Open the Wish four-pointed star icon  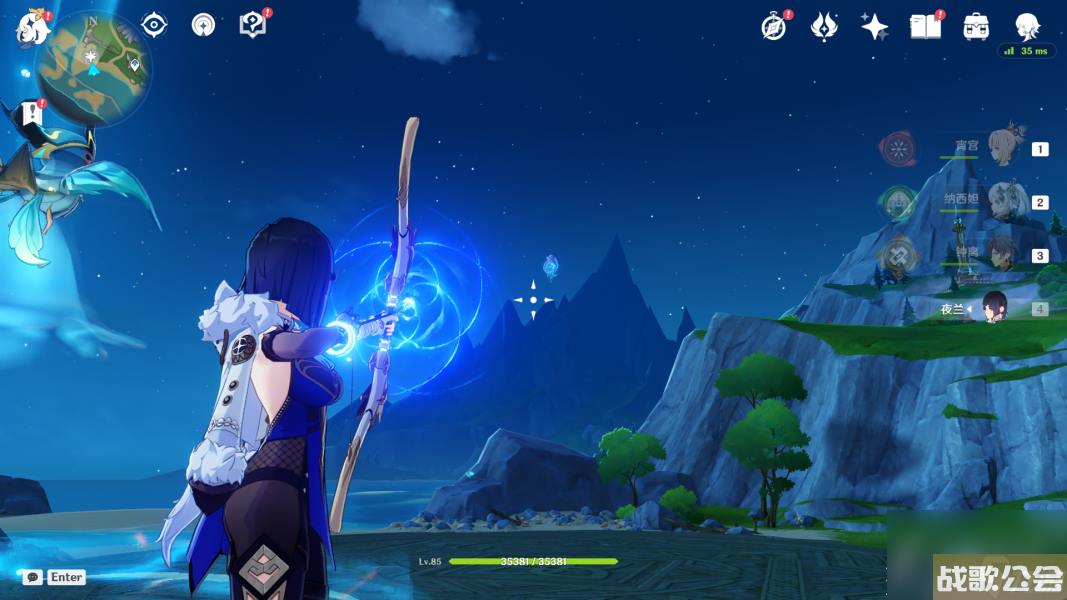click(875, 27)
